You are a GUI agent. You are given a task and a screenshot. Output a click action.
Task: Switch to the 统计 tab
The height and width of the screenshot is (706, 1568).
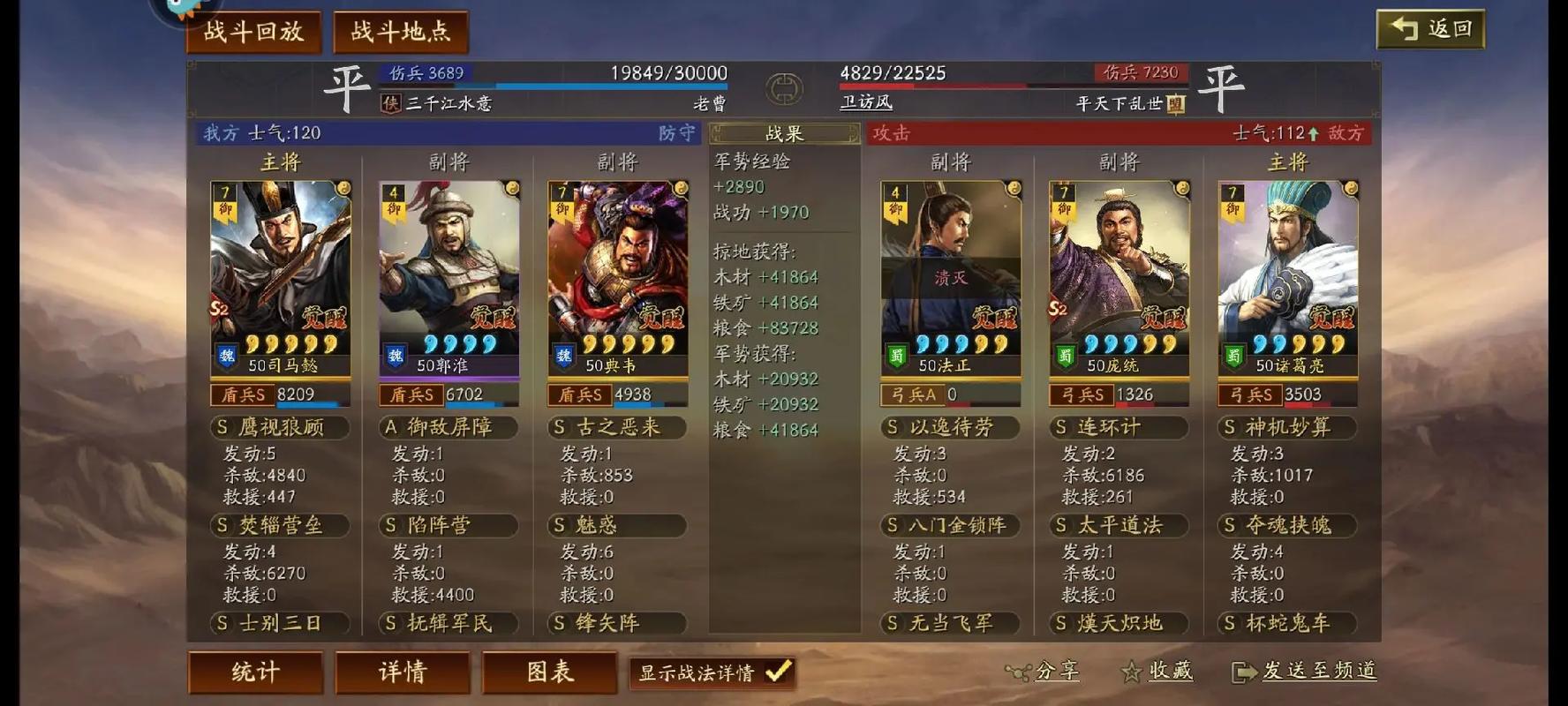[x=255, y=672]
